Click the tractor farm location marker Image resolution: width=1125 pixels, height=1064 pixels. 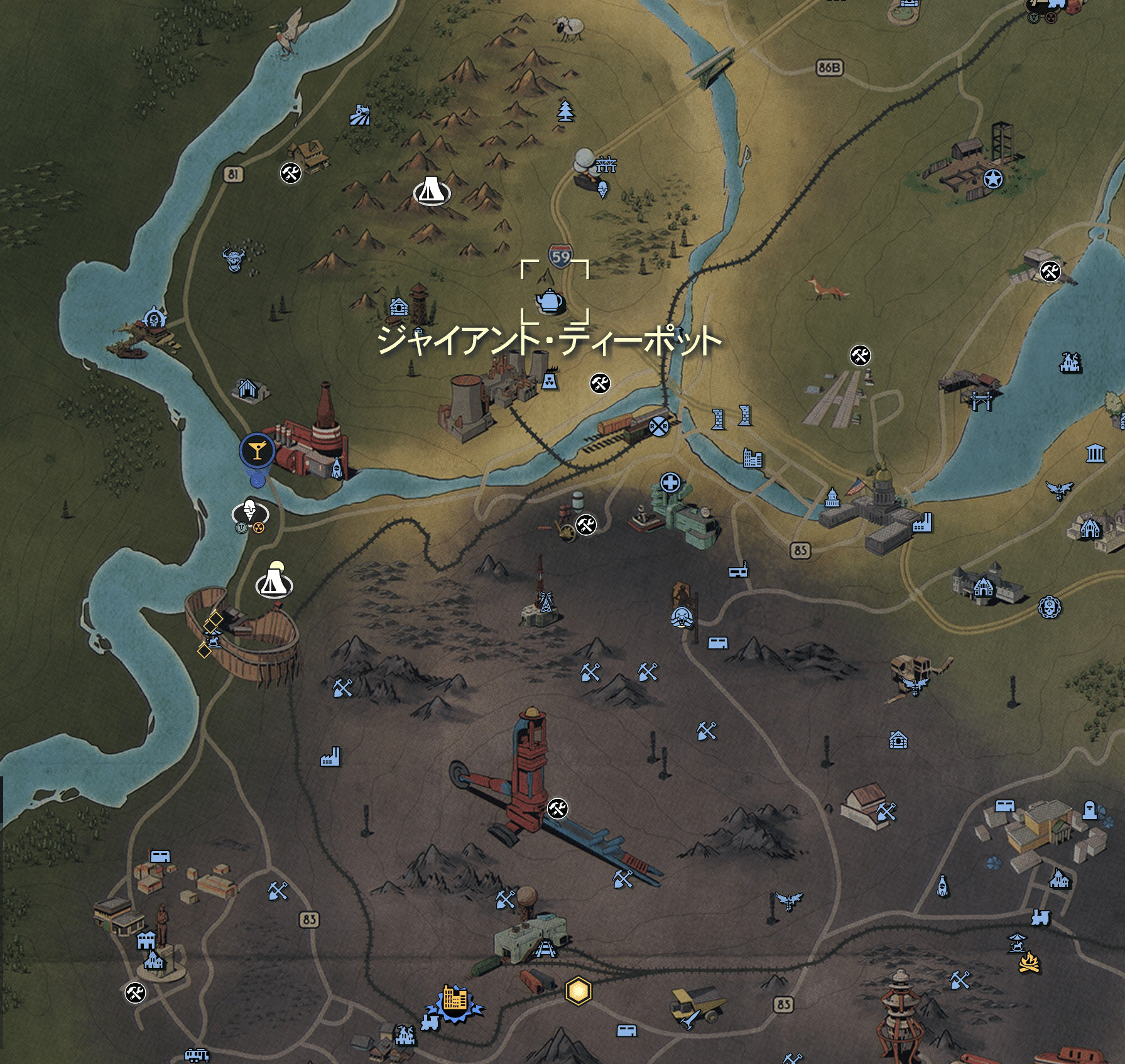360,116
